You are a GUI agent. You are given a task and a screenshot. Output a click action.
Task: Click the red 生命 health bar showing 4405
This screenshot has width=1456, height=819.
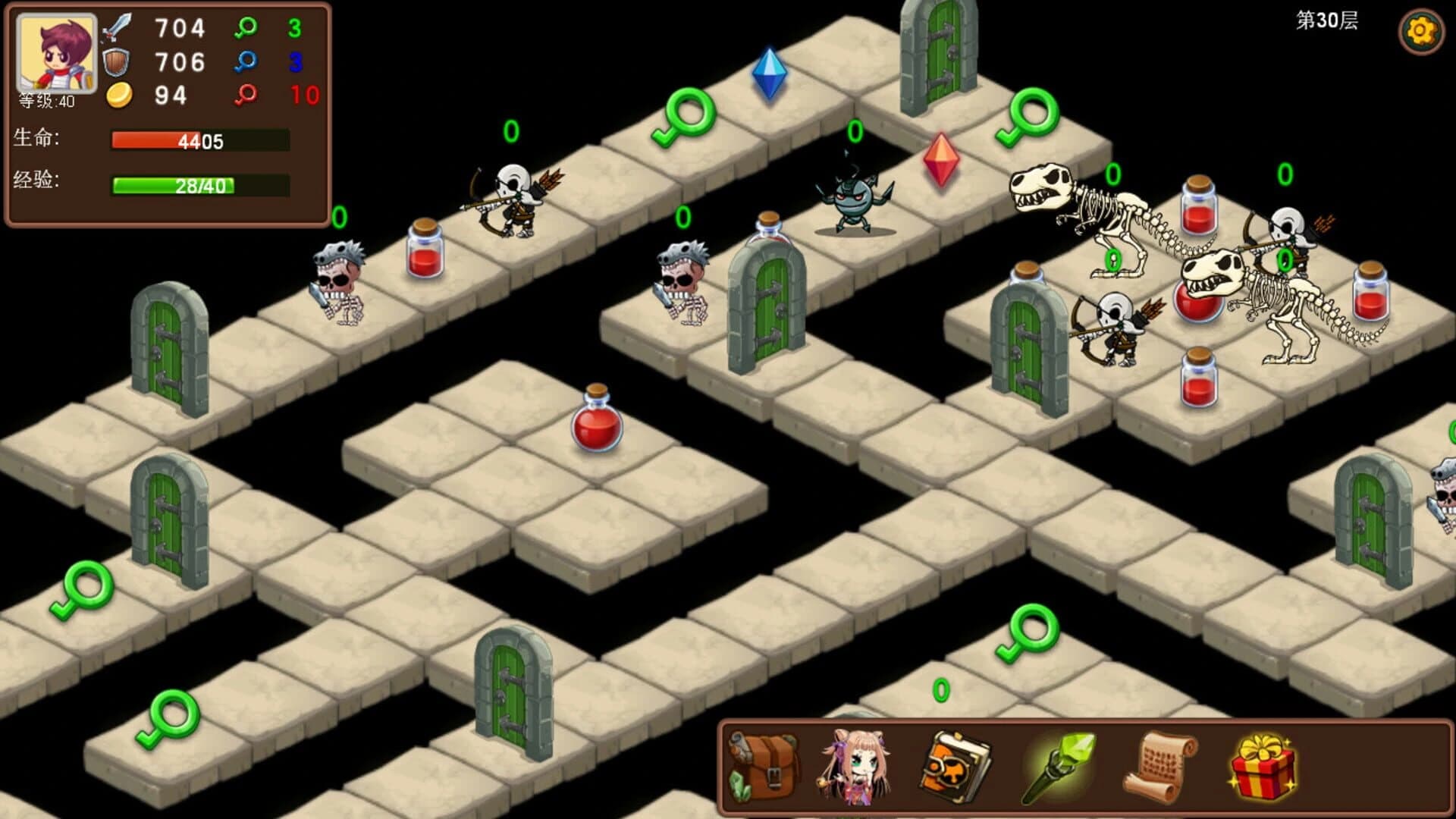(x=197, y=140)
